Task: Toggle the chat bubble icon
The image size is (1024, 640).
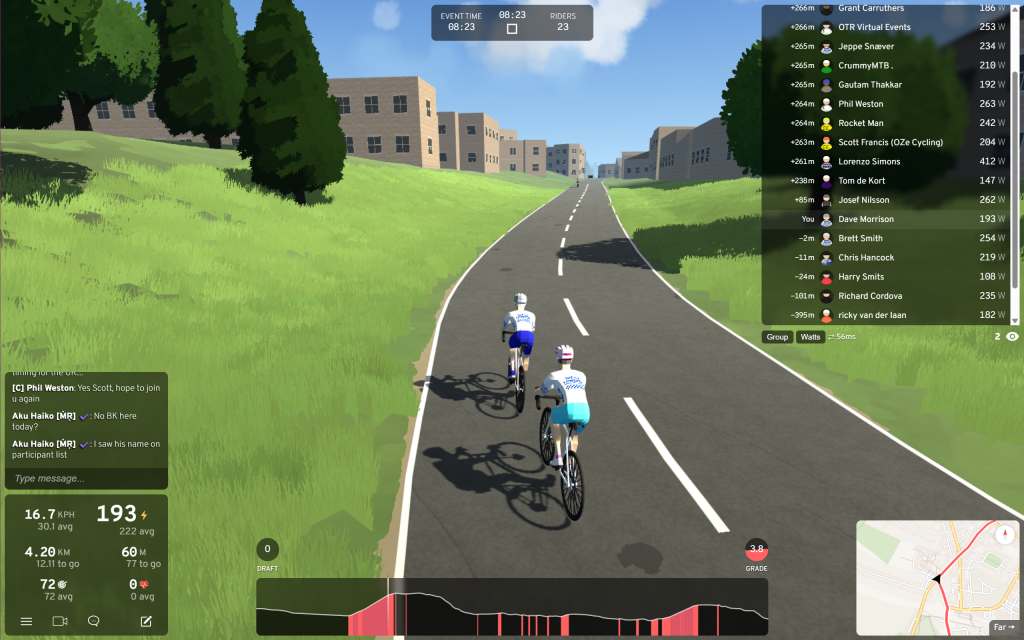Action: tap(94, 621)
